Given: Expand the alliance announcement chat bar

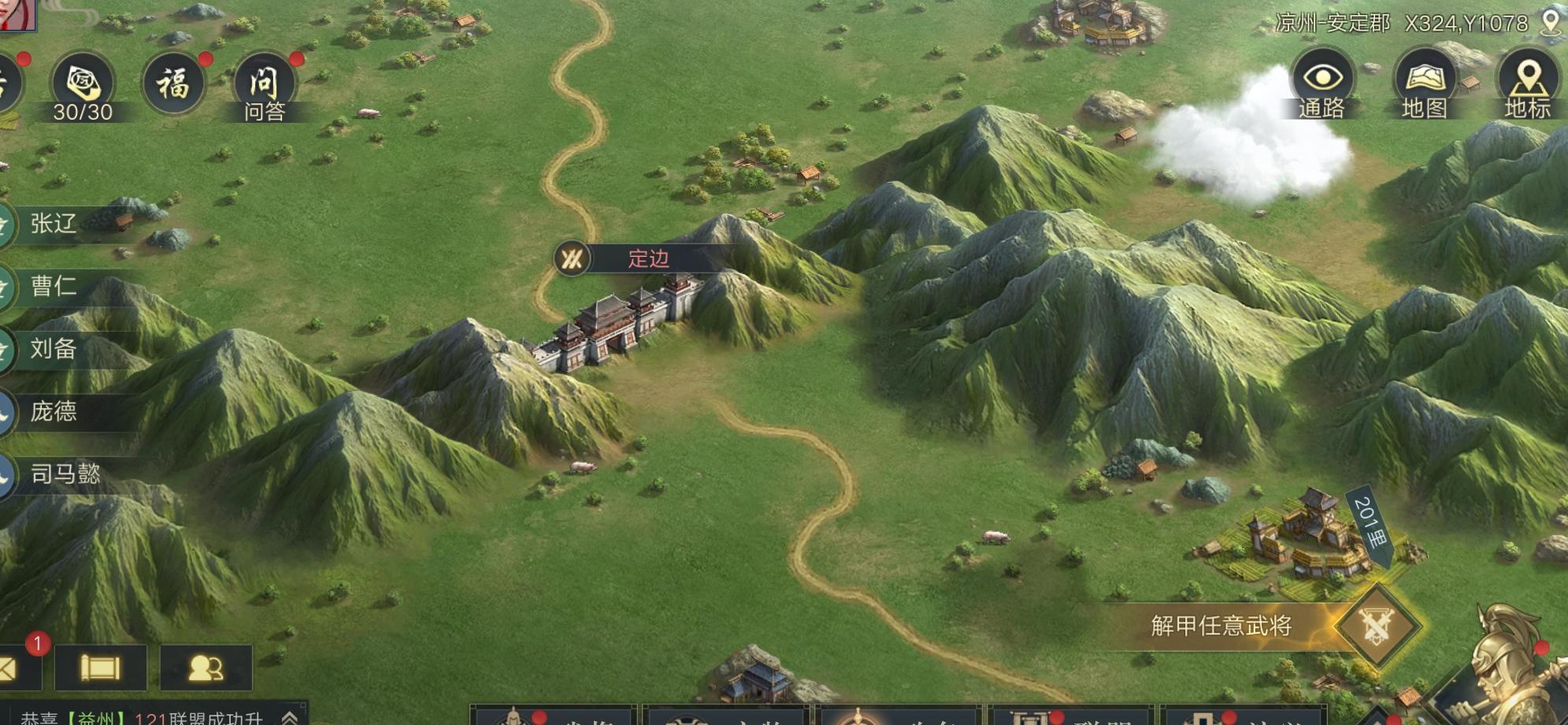Looking at the screenshot, I should coord(290,717).
